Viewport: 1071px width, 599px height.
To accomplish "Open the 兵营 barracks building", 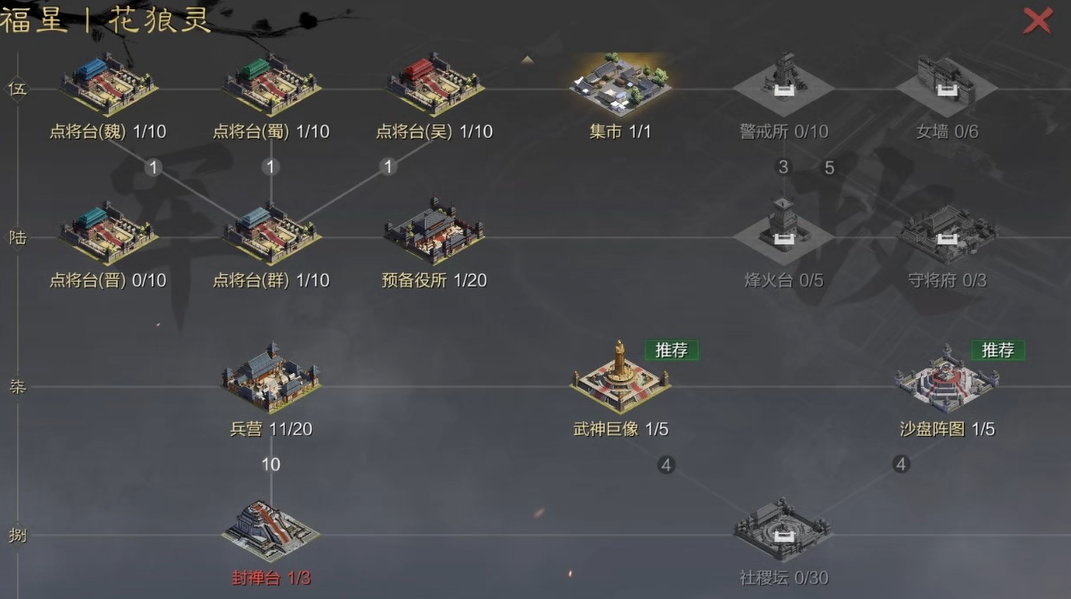I will coord(271,380).
